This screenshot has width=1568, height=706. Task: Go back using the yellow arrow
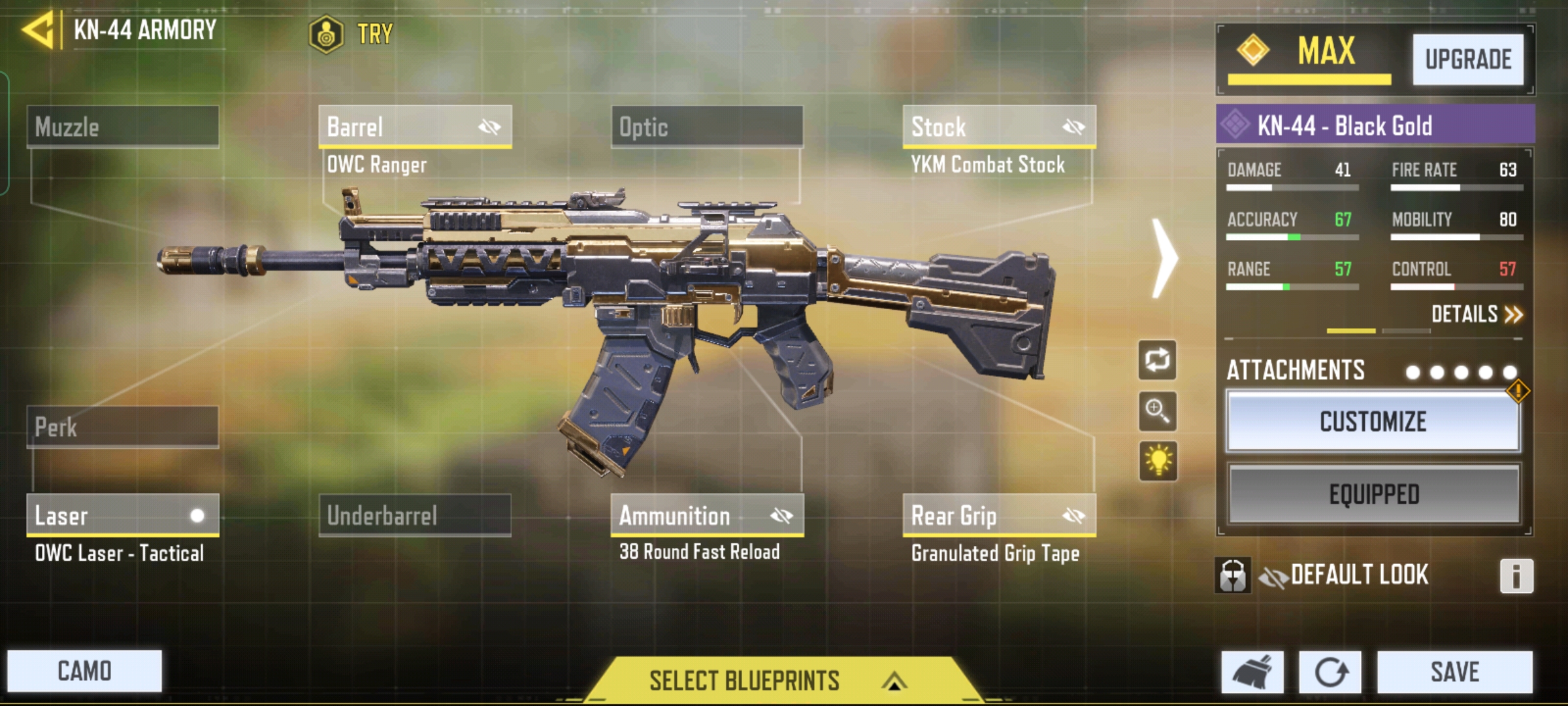(x=38, y=30)
